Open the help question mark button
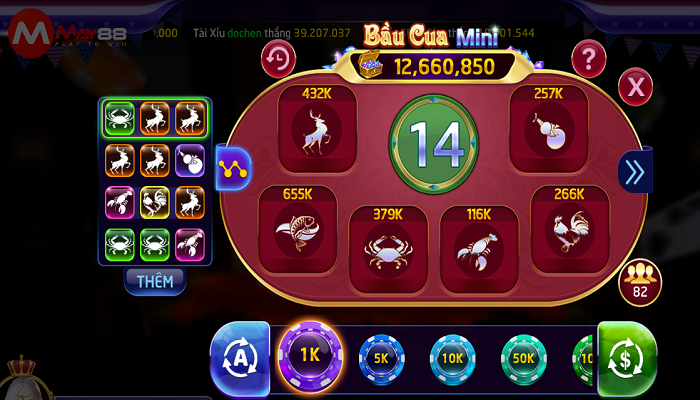 tap(590, 58)
